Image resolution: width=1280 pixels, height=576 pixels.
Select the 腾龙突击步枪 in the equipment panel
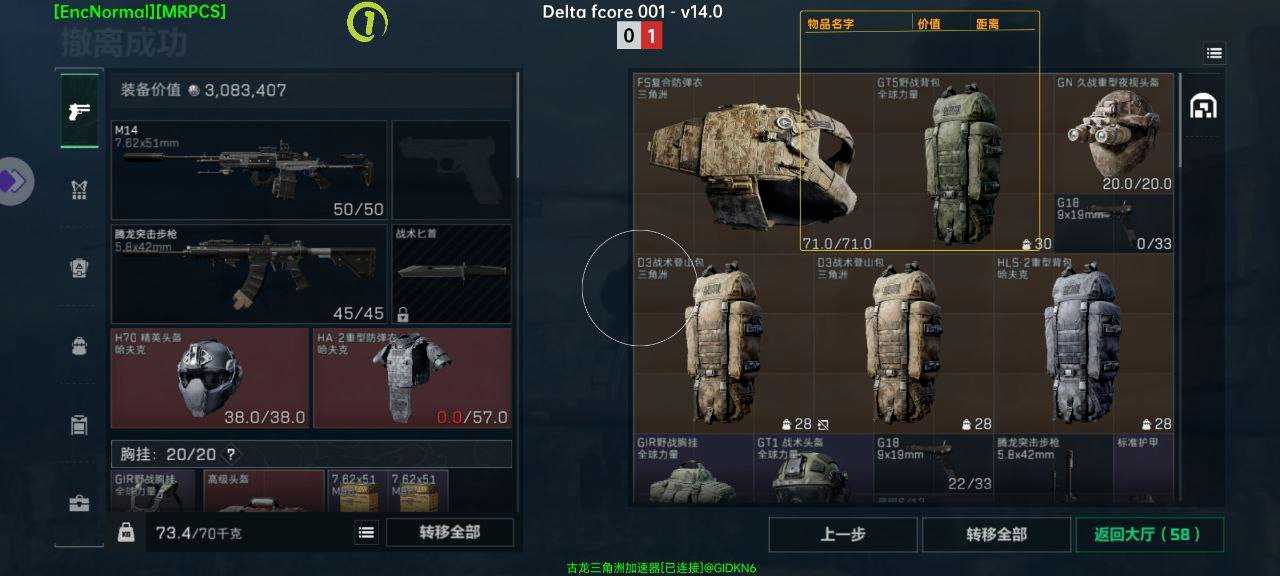click(249, 273)
